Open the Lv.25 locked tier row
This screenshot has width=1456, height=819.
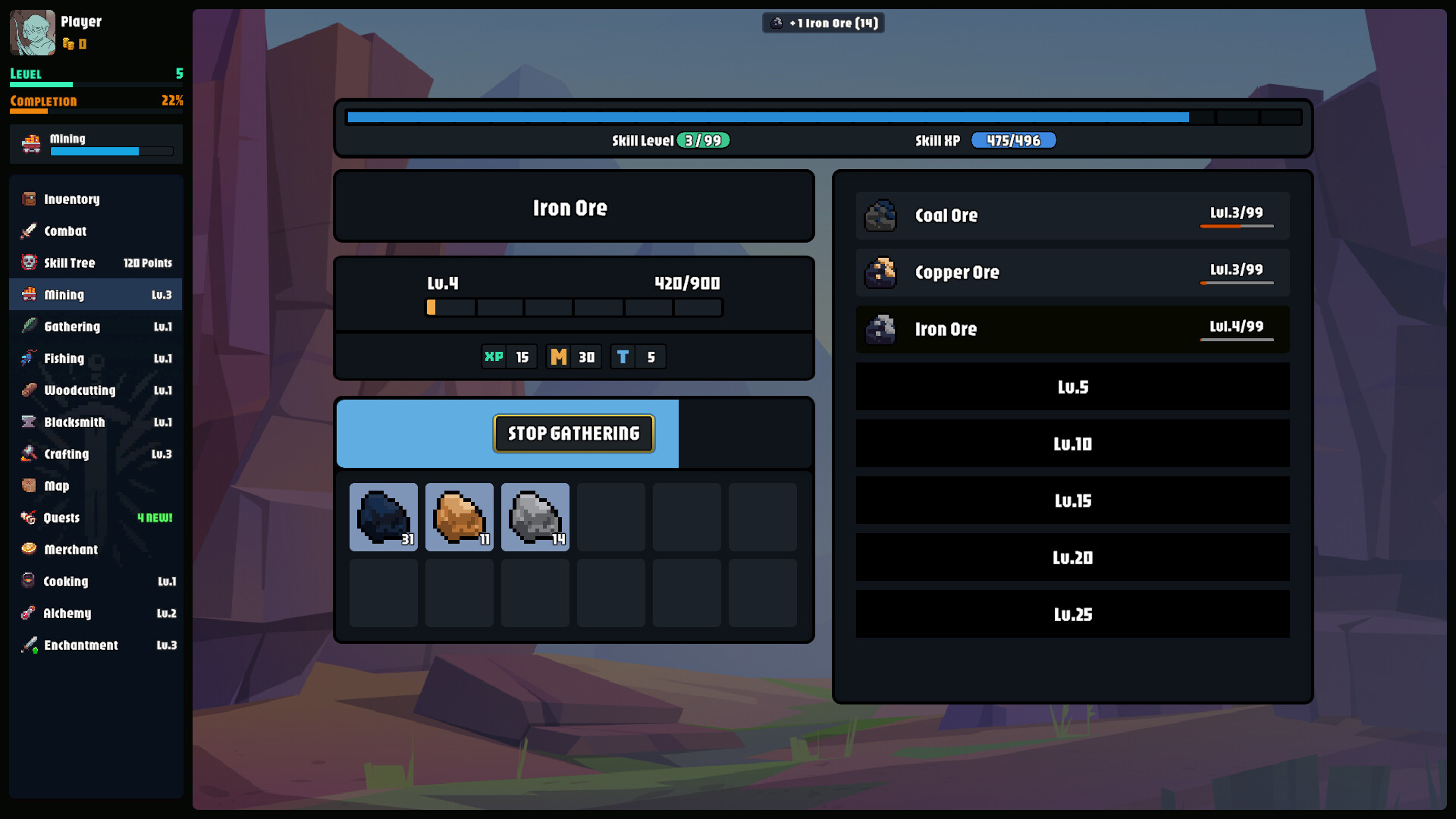click(1072, 614)
